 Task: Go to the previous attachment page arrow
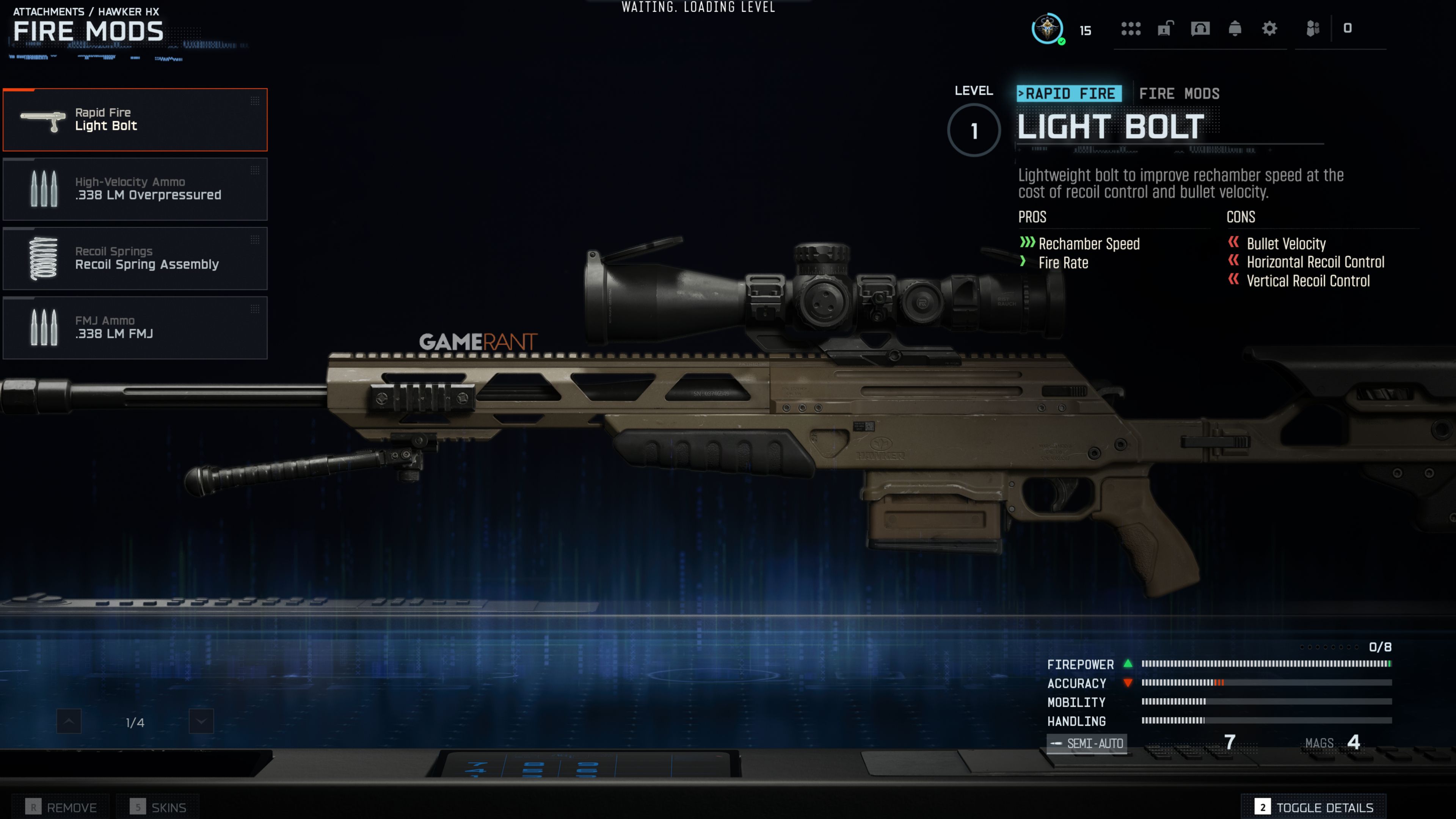pos(69,721)
